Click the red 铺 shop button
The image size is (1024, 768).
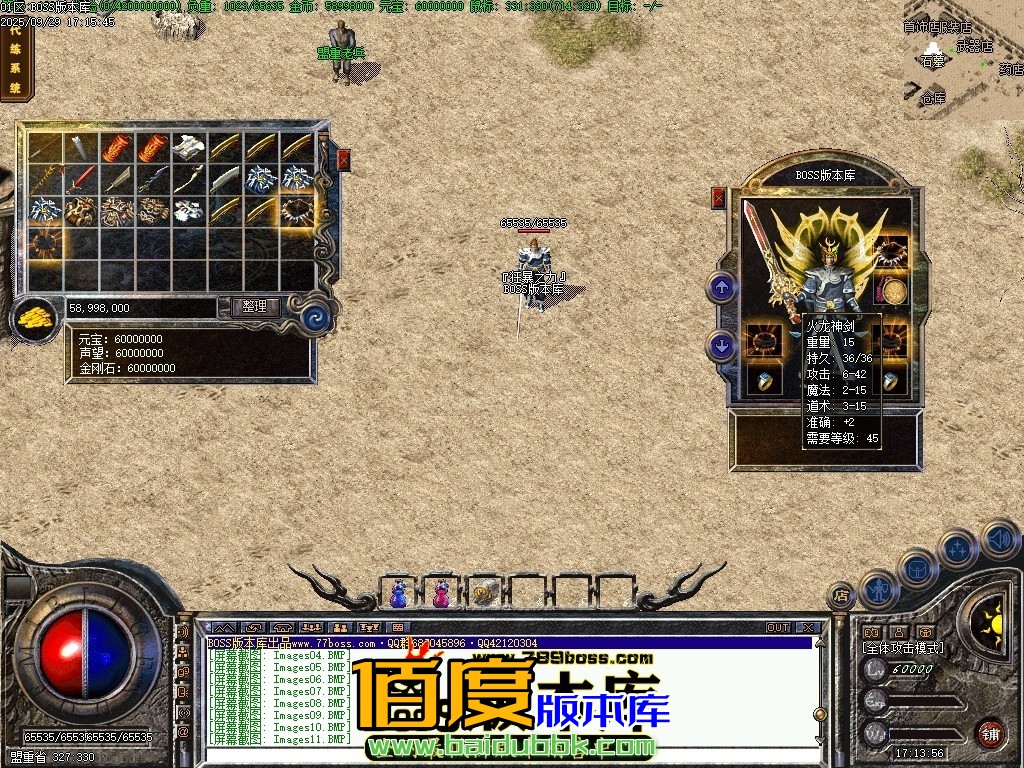click(x=990, y=733)
